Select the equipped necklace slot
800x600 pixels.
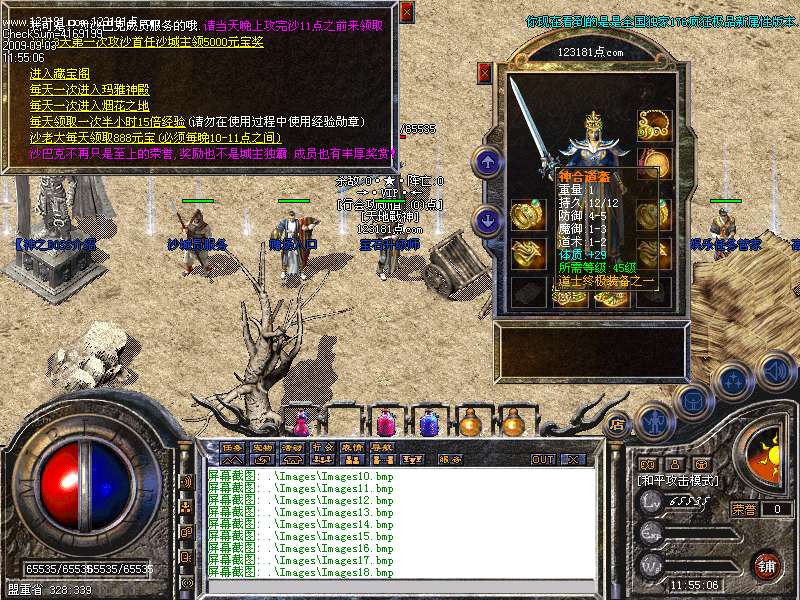click(655, 125)
